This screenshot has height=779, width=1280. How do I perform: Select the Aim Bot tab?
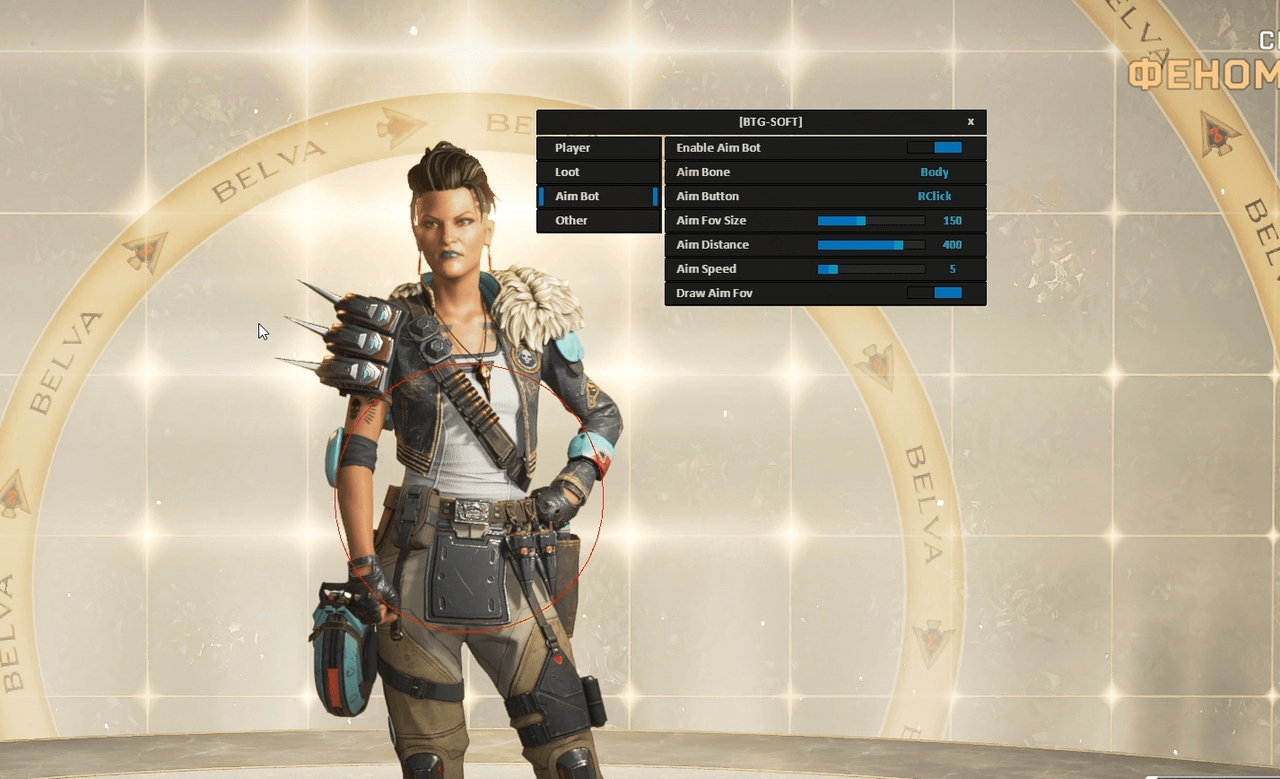598,196
